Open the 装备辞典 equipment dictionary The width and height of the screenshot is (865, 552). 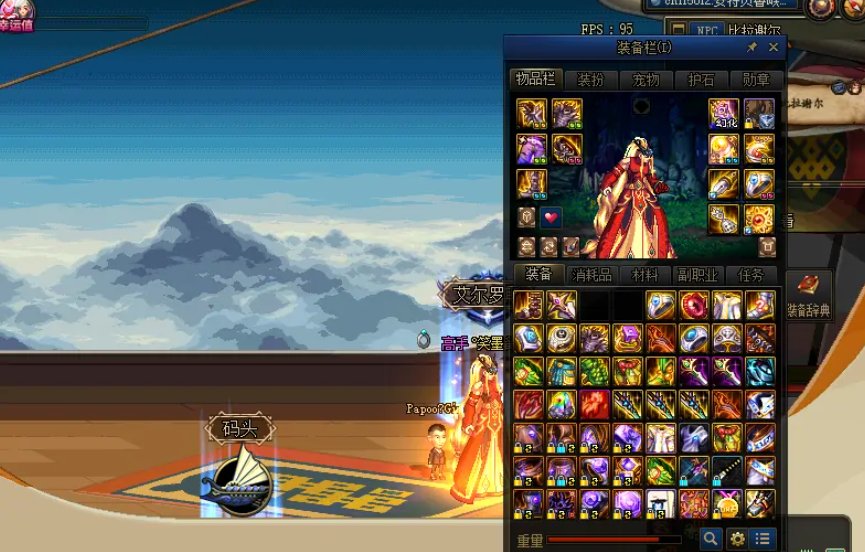(x=809, y=295)
